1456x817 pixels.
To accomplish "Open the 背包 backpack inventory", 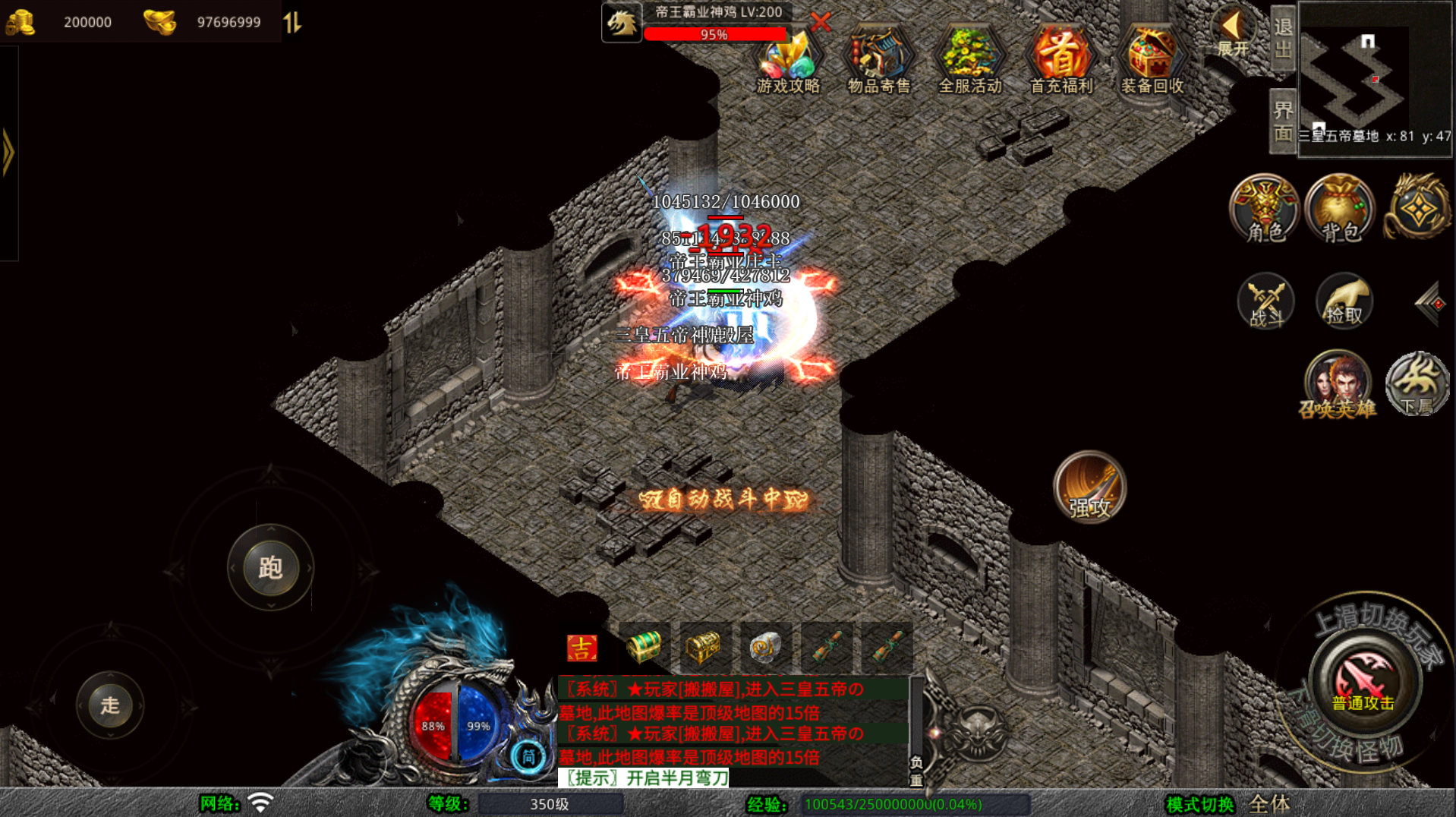I will [1341, 210].
